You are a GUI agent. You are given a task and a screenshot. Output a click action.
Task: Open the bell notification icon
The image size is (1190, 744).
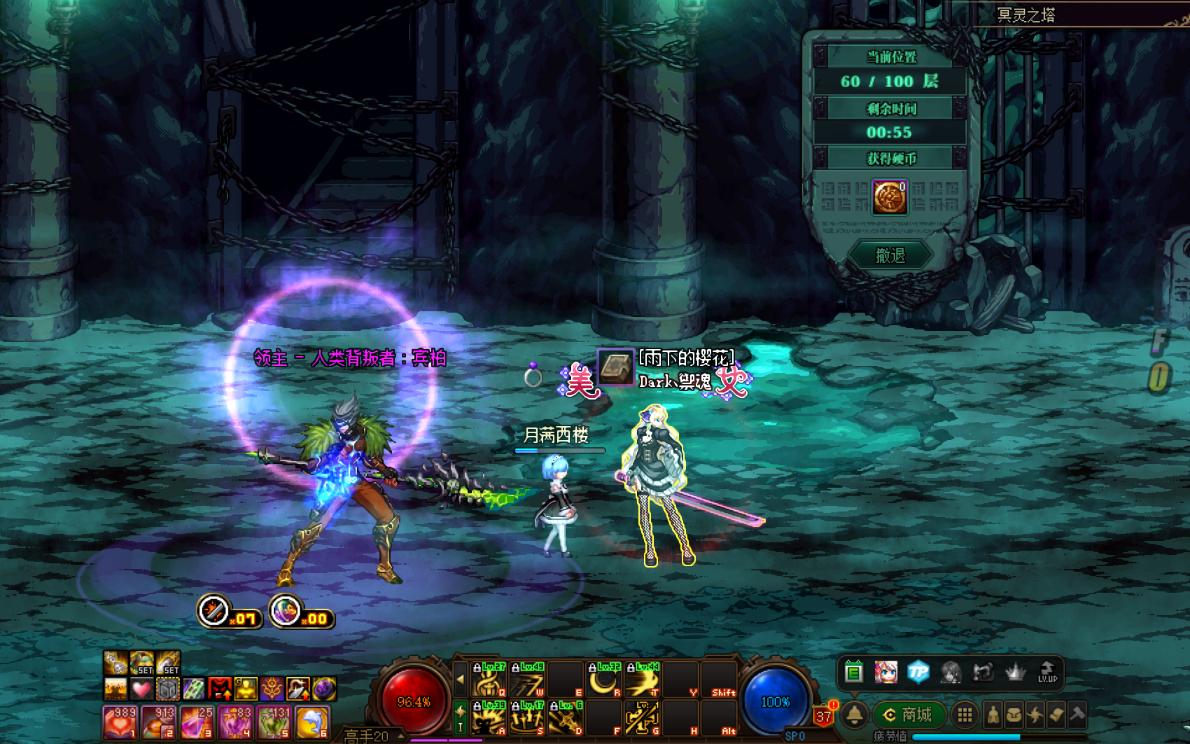click(854, 714)
